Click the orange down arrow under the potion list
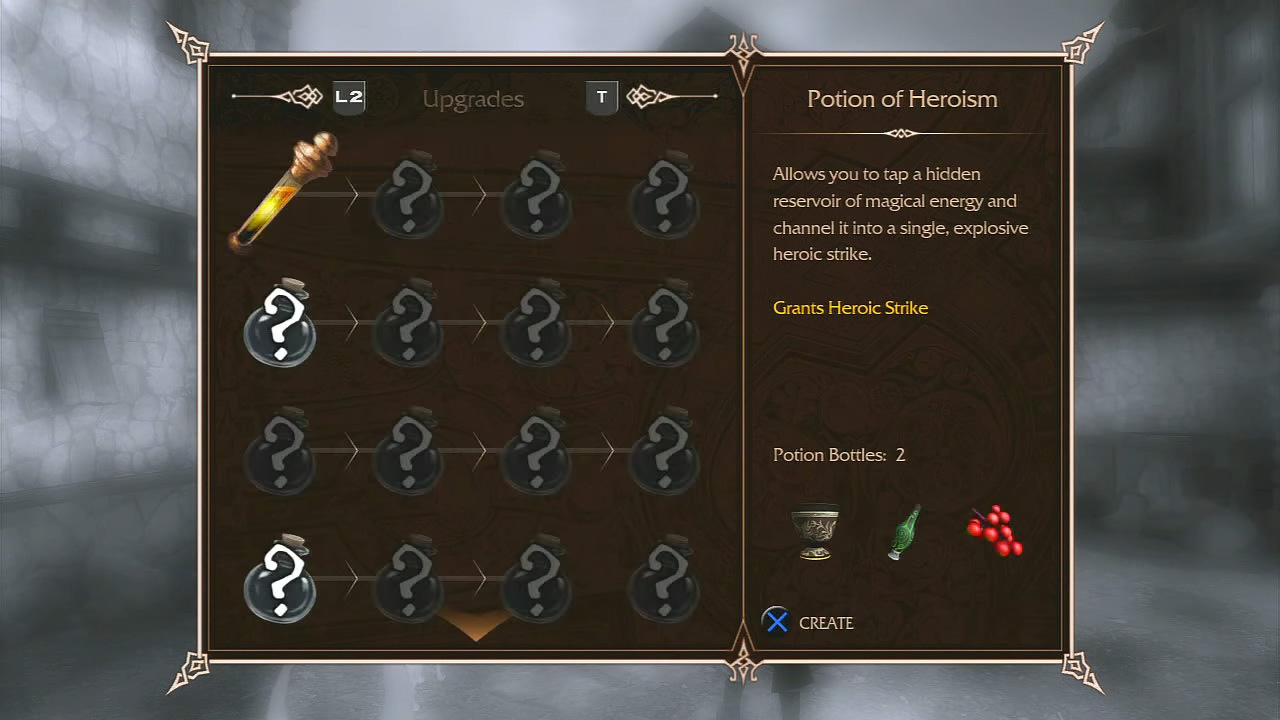The height and width of the screenshot is (720, 1280). coord(476,625)
